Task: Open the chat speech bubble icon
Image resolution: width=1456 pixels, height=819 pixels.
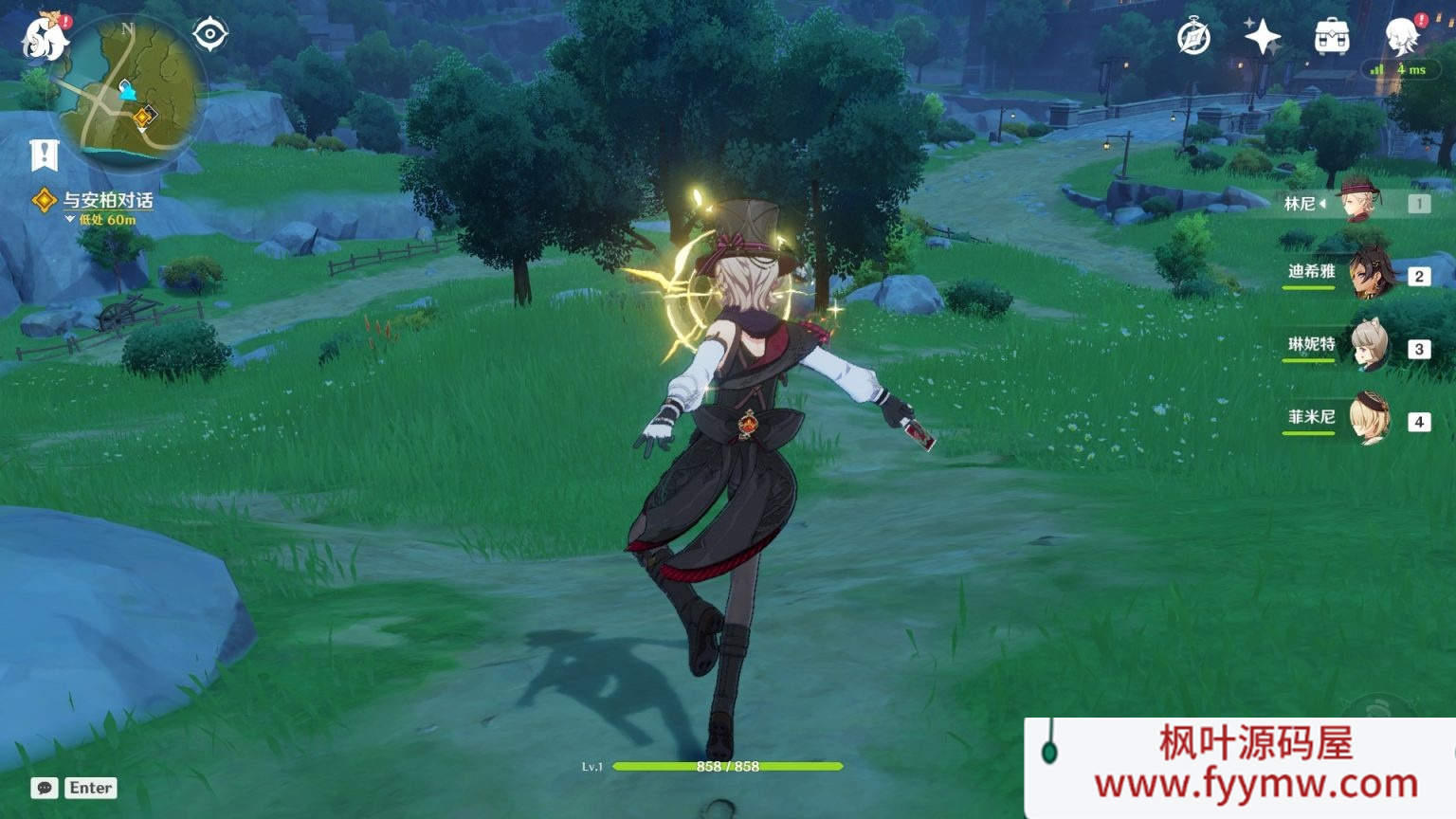Action: point(45,788)
